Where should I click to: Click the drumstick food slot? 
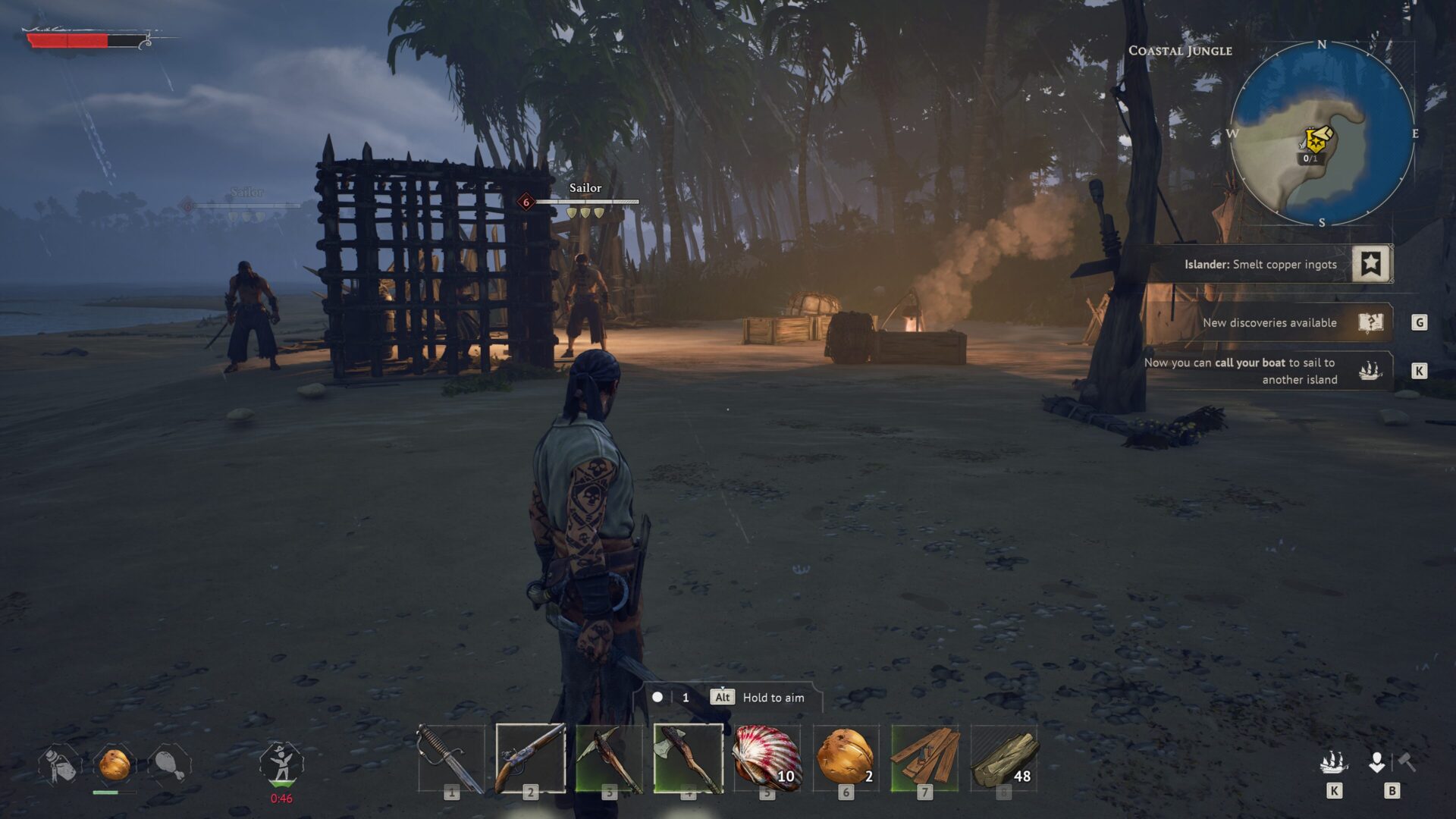169,764
